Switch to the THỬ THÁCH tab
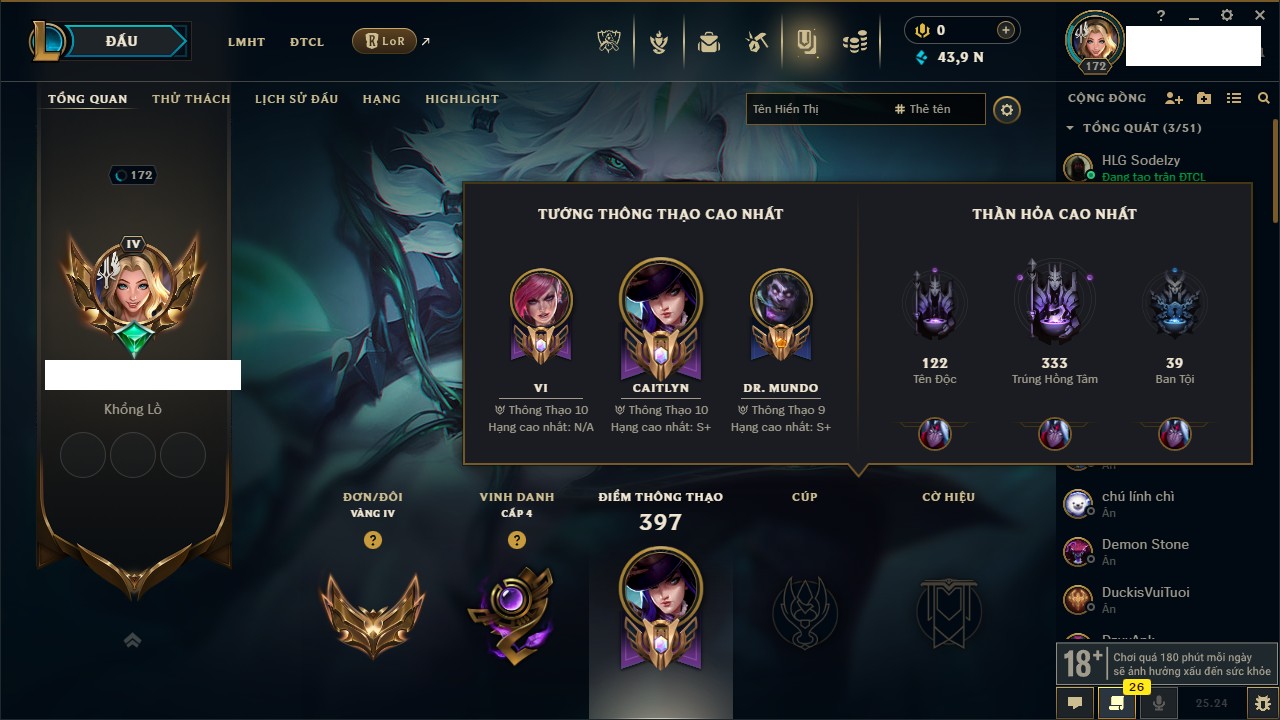 coord(191,99)
